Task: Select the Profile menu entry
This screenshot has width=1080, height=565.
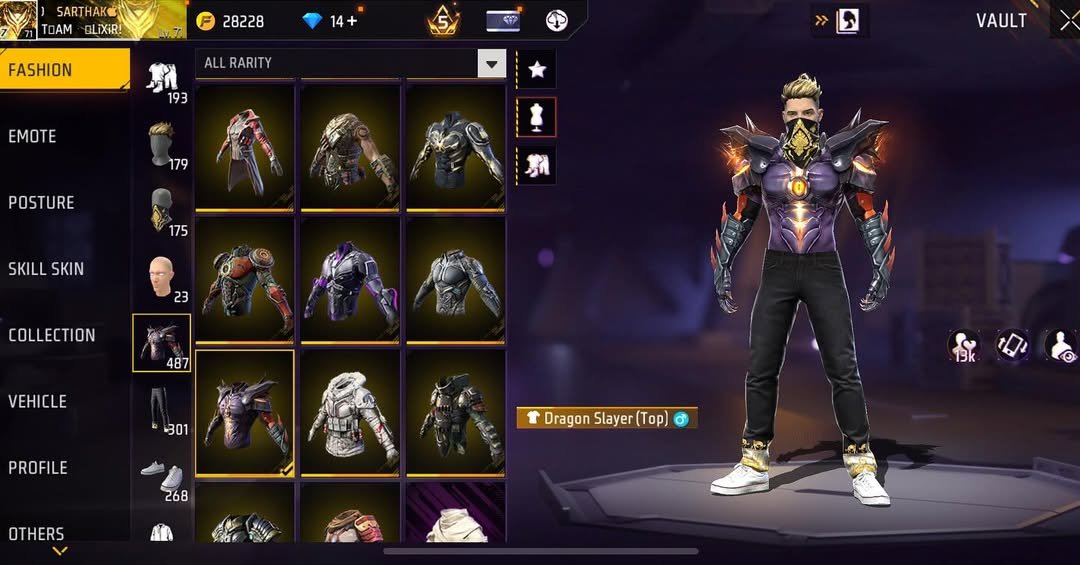Action: 38,467
